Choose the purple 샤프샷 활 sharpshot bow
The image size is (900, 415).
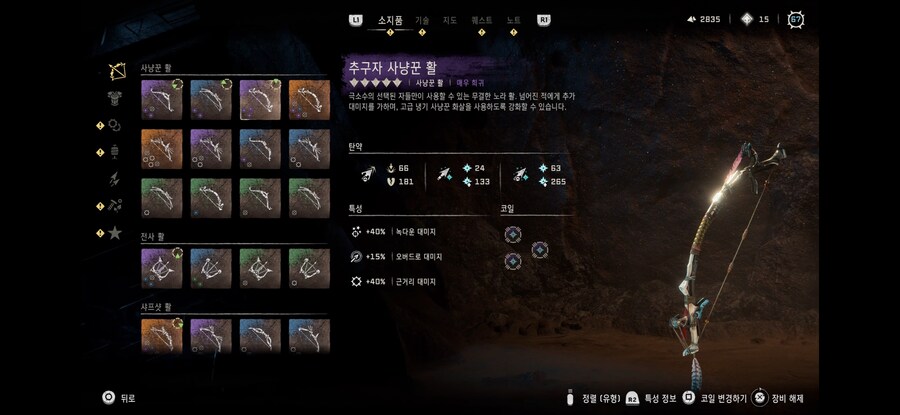click(x=210, y=338)
